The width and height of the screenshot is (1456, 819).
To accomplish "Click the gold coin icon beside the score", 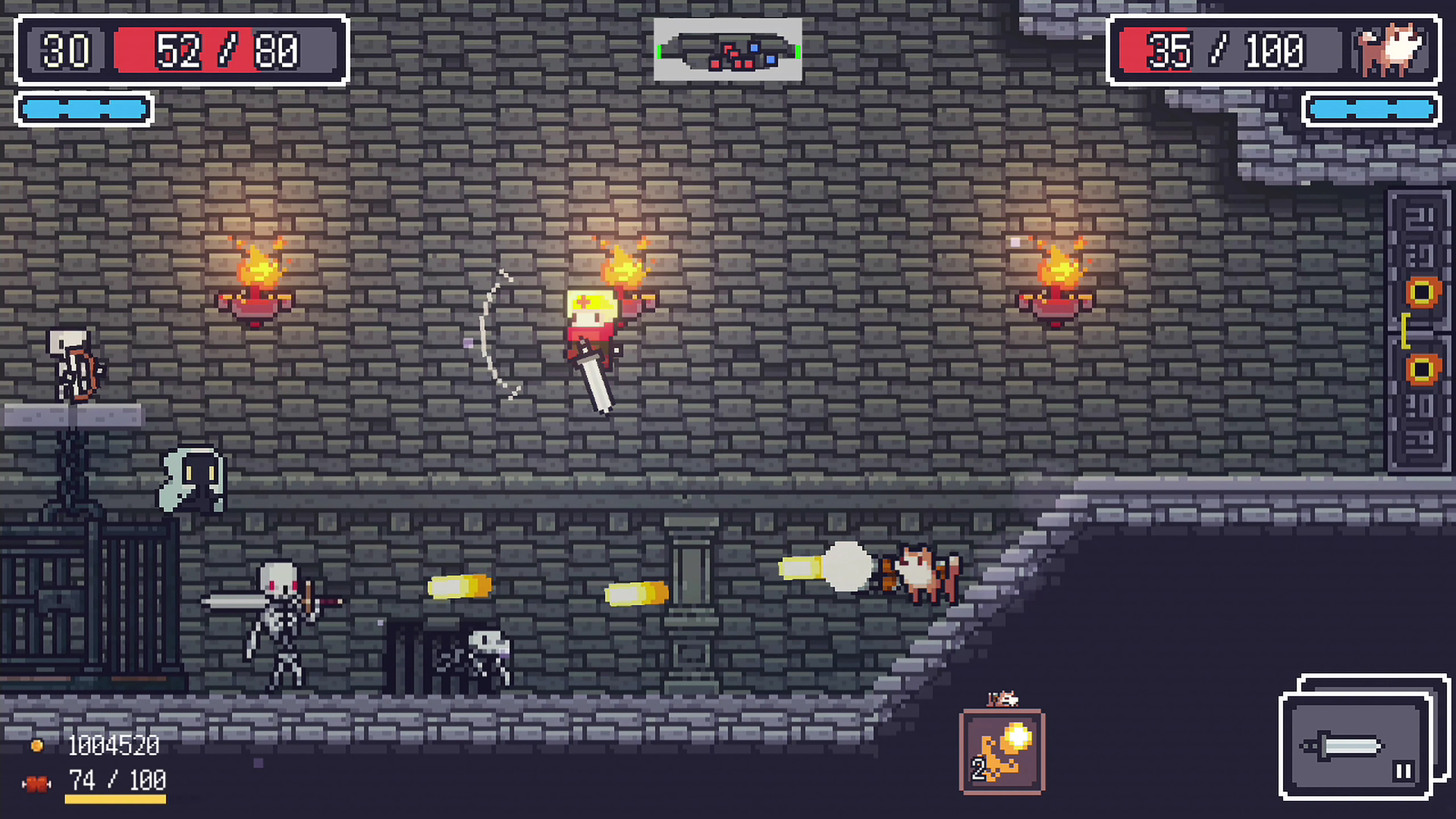I will (x=37, y=746).
